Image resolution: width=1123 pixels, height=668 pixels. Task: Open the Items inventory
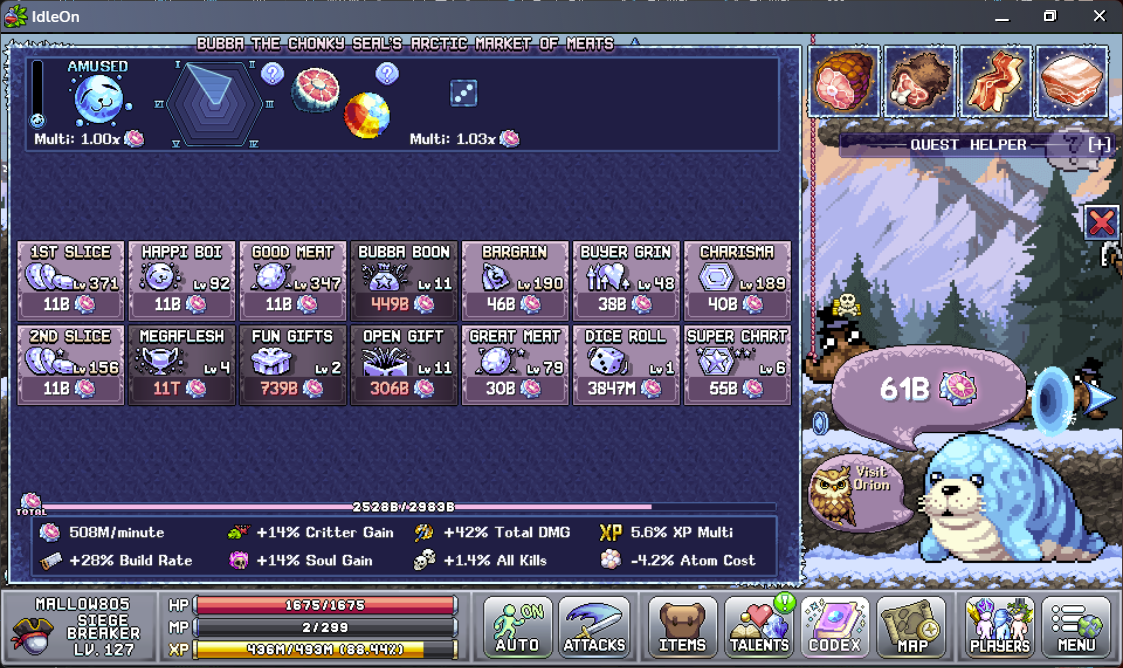[683, 628]
